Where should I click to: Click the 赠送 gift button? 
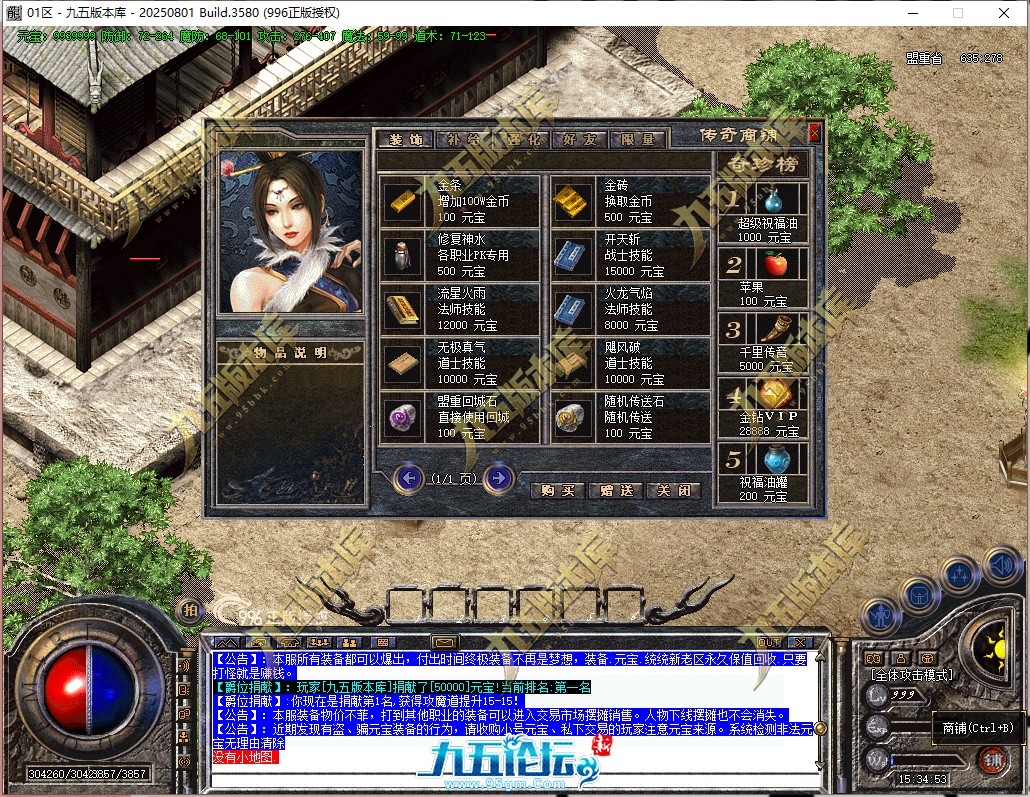616,491
